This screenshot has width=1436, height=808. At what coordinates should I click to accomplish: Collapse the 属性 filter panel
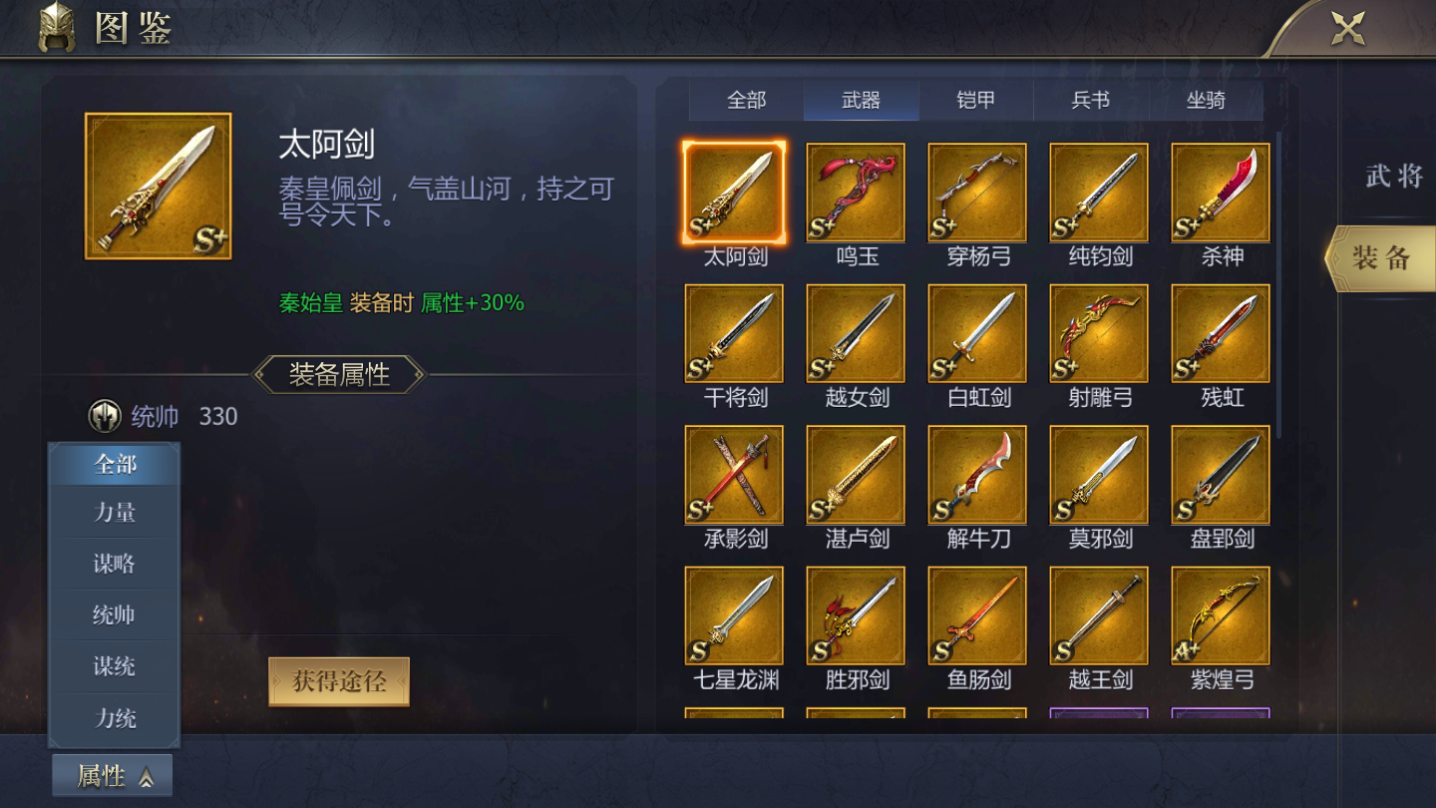click(112, 774)
